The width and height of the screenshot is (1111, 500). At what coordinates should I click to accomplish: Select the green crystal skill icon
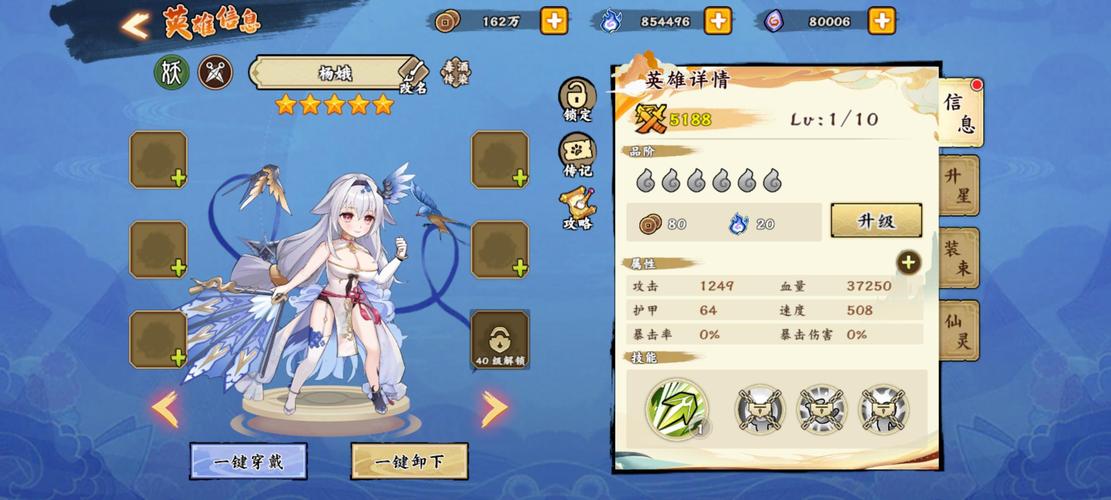(677, 408)
